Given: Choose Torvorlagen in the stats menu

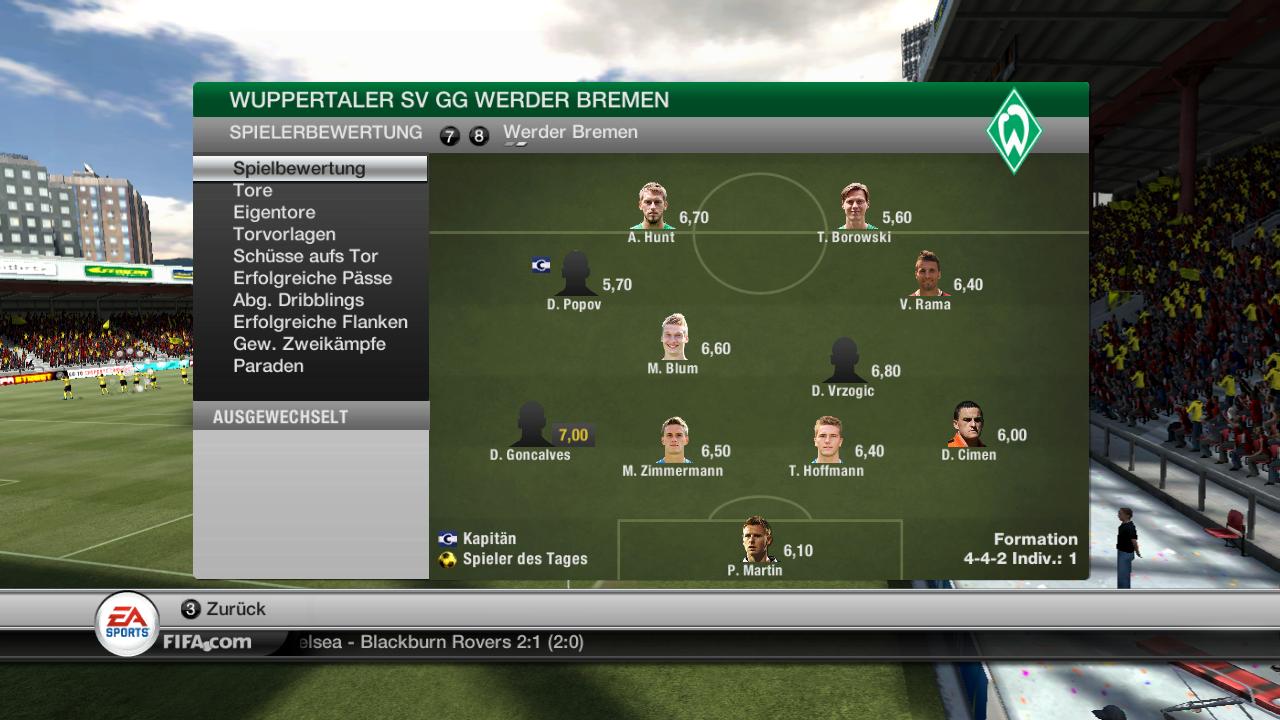Looking at the screenshot, I should (x=284, y=234).
